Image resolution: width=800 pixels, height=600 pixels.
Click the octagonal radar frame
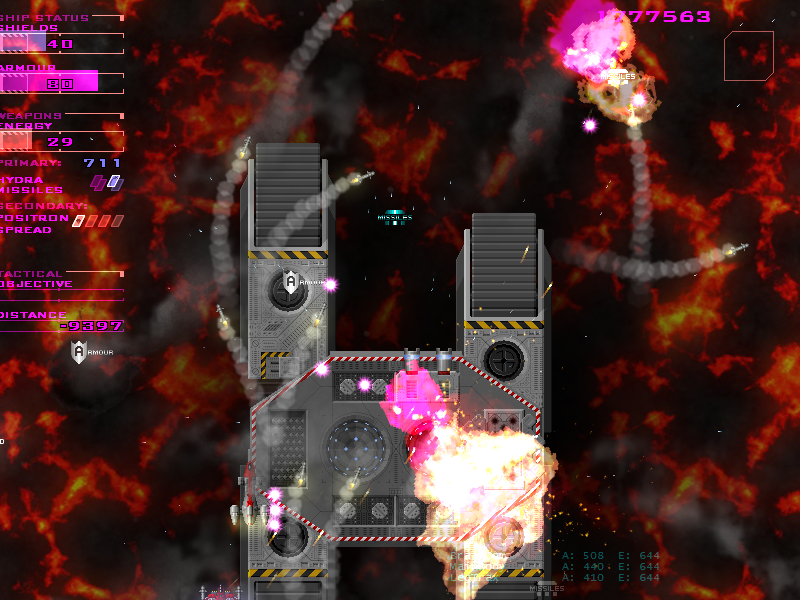click(749, 55)
